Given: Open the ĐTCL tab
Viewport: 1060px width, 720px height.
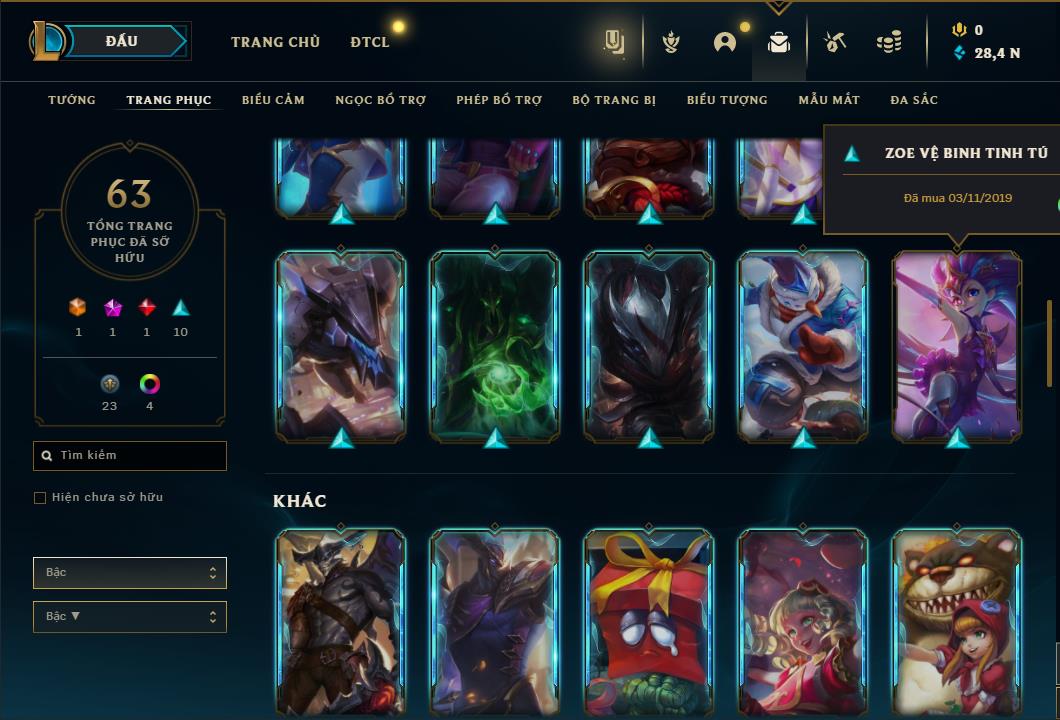Looking at the screenshot, I should point(370,42).
